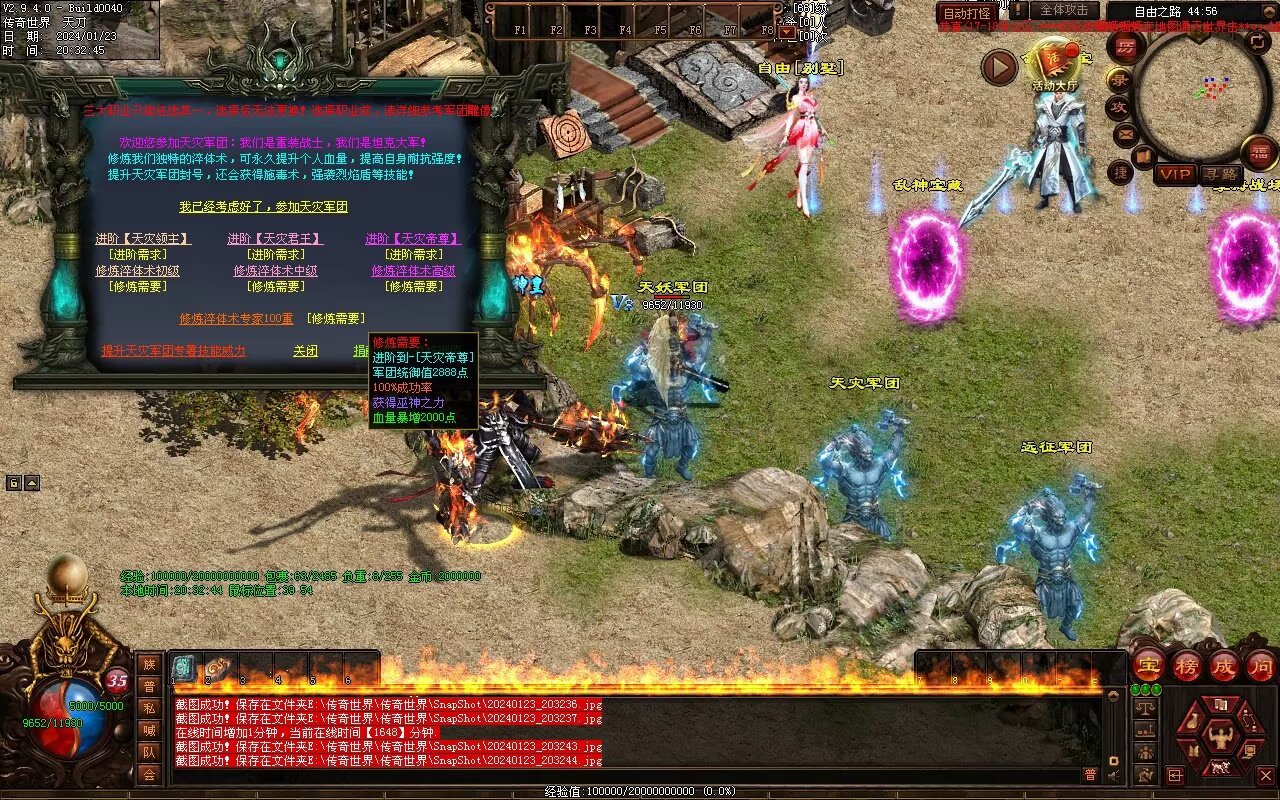Select 修炼淬体术高级 training link
The image size is (1280, 800).
(x=413, y=271)
